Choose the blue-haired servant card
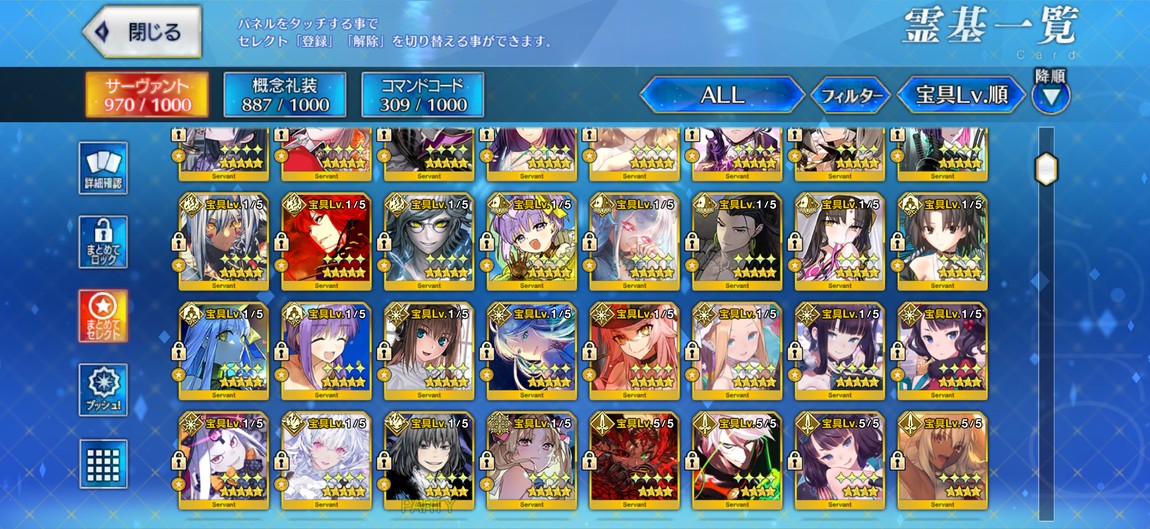 coord(223,349)
